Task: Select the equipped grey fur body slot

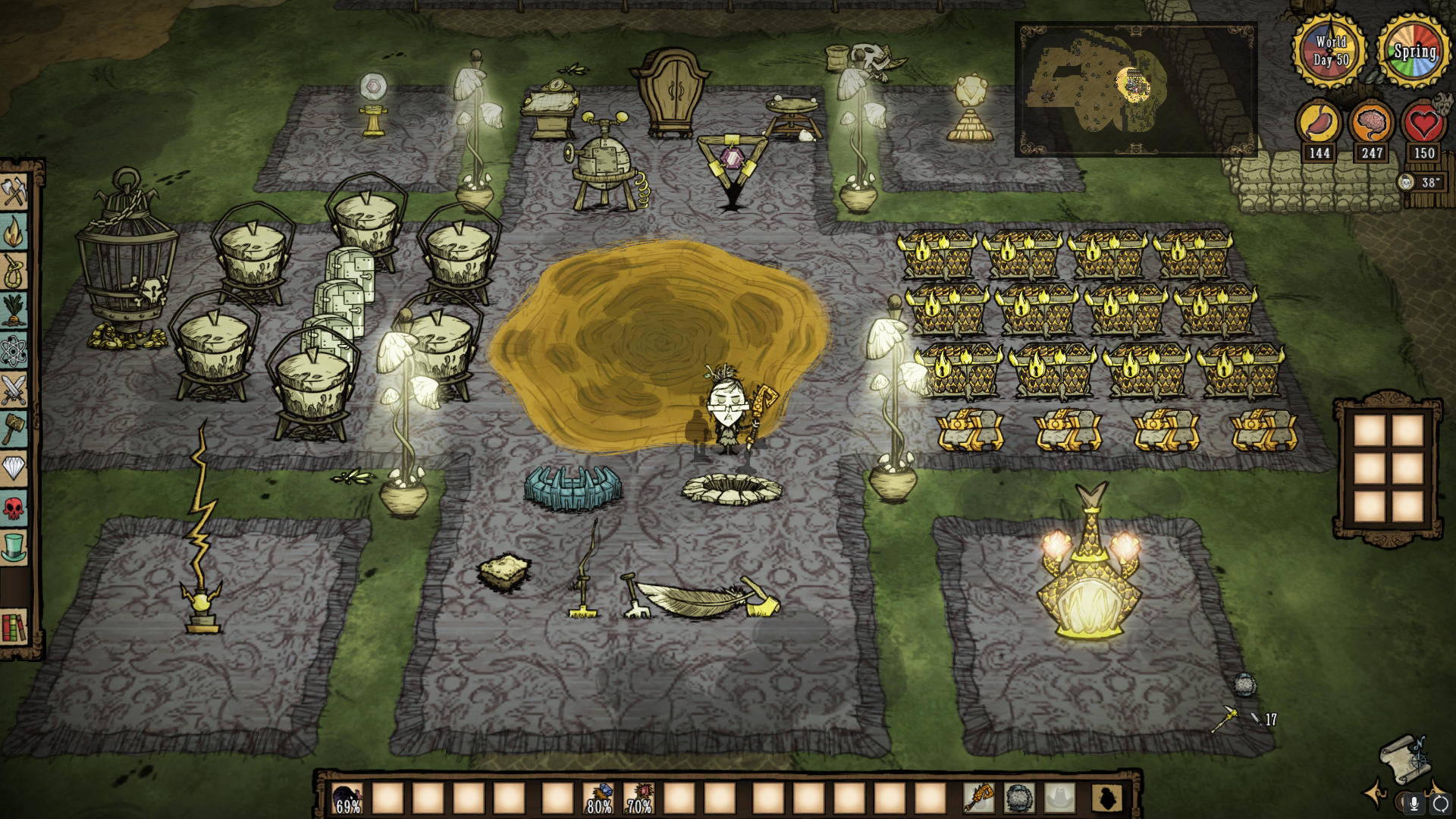Action: click(x=1020, y=798)
